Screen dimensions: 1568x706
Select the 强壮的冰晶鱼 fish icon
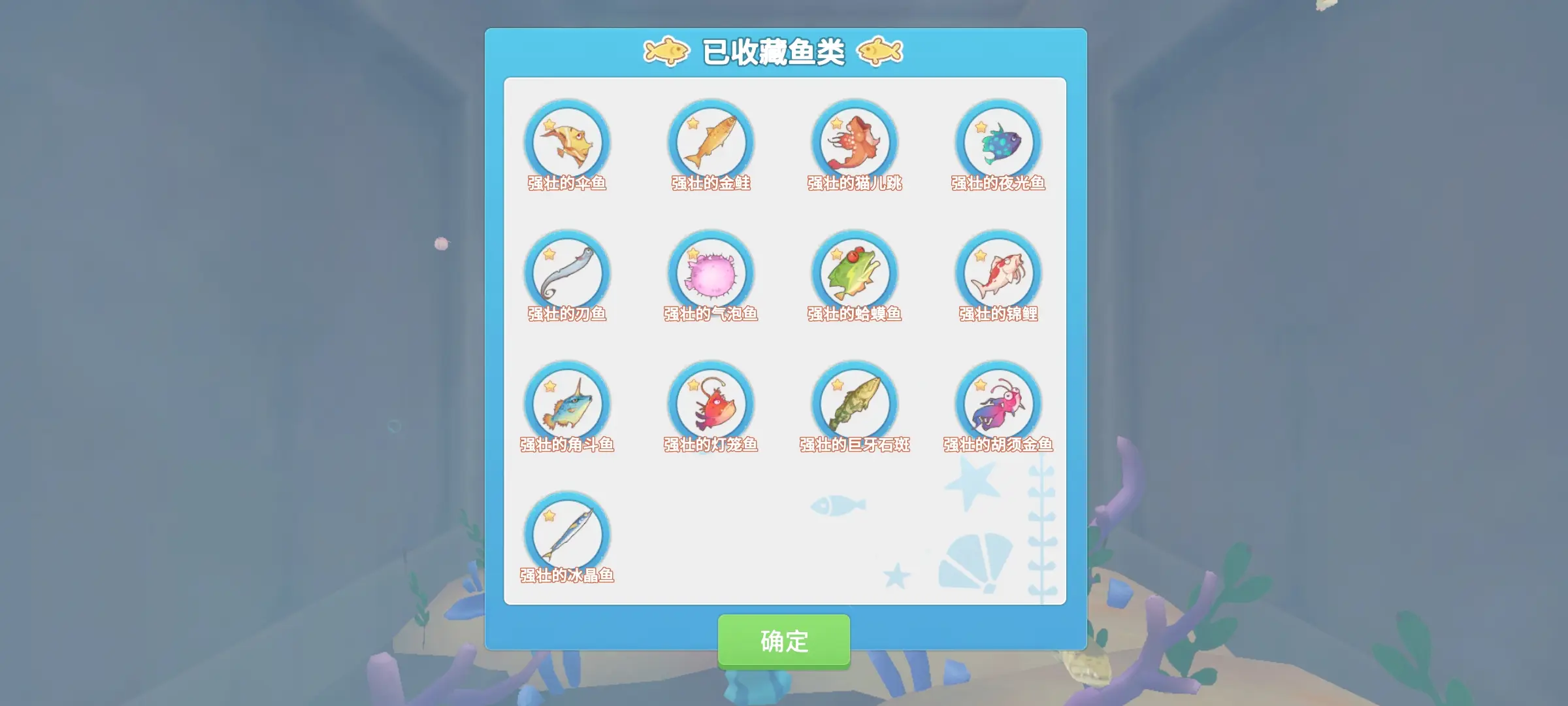[x=568, y=536]
